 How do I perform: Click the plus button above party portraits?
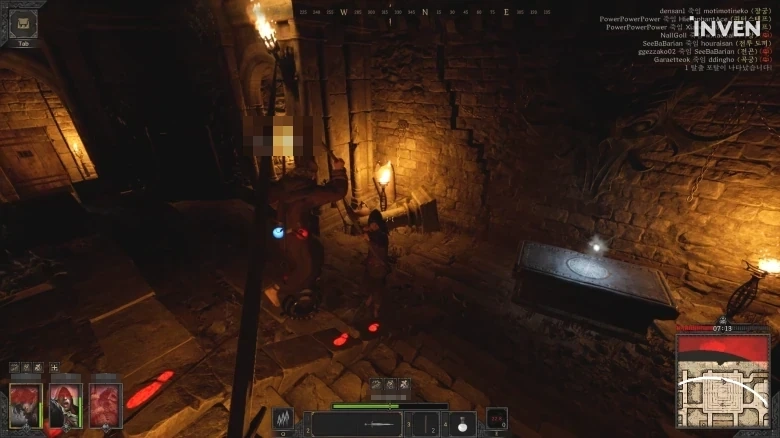55,368
